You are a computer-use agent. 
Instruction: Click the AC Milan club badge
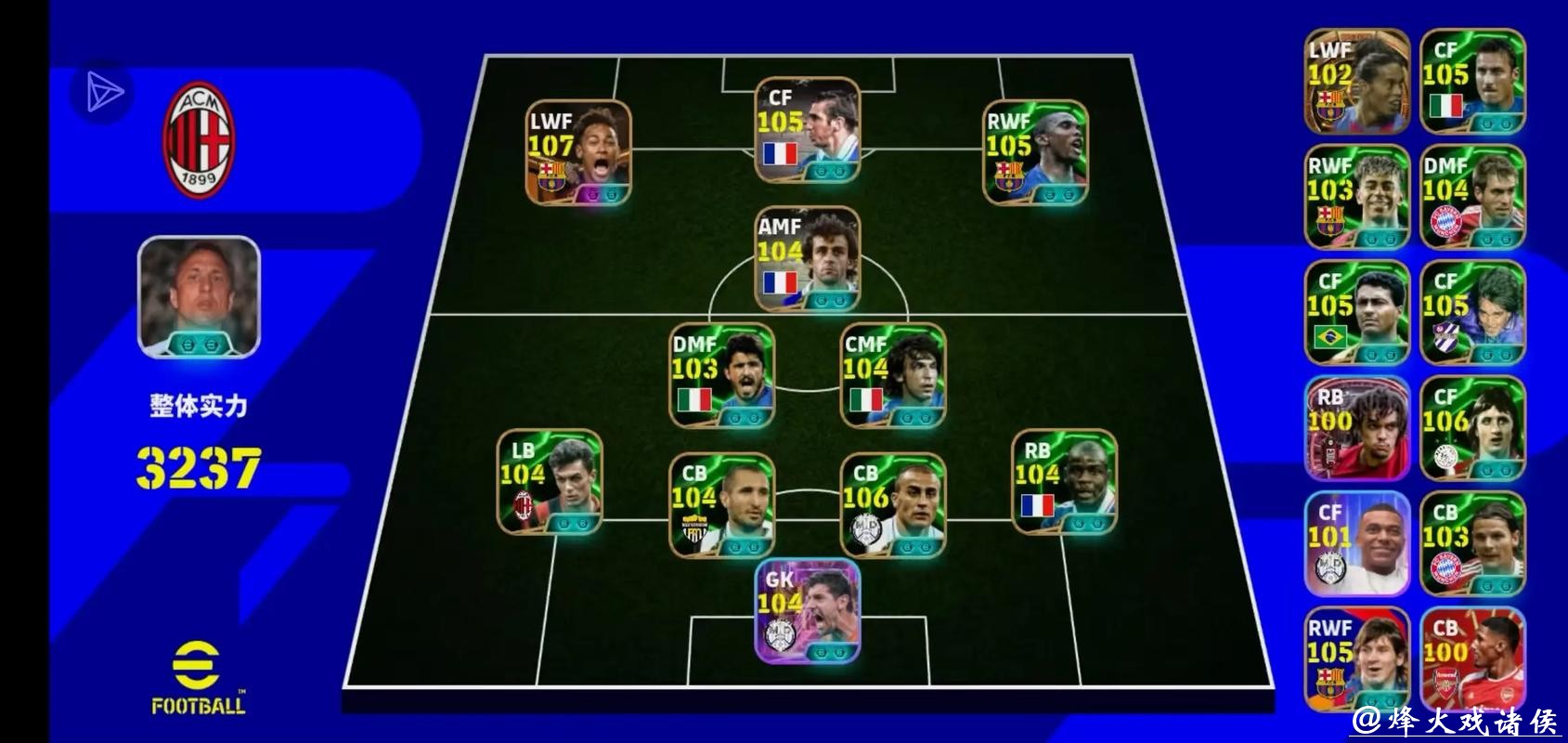point(199,139)
